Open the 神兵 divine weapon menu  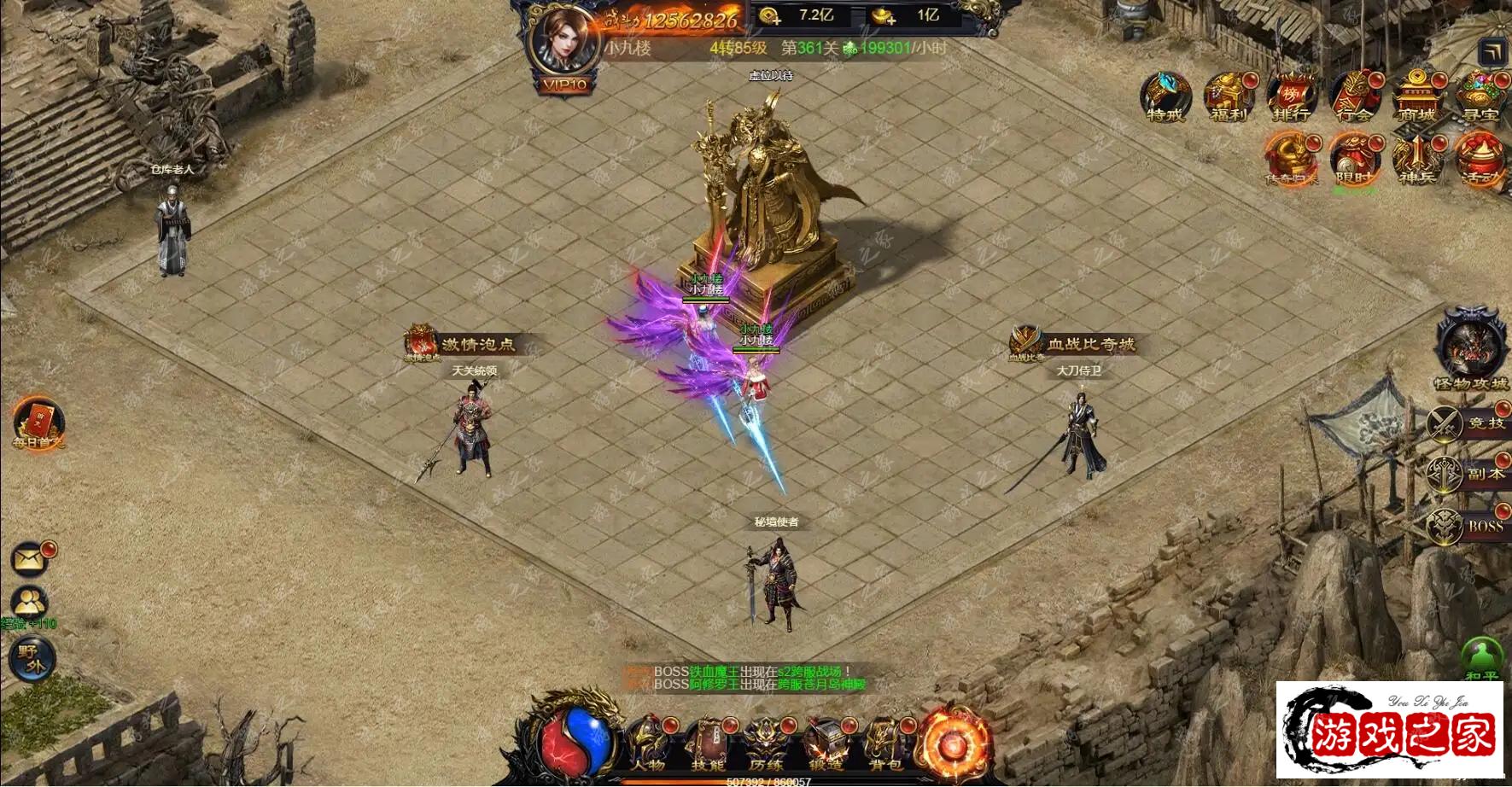1416,160
